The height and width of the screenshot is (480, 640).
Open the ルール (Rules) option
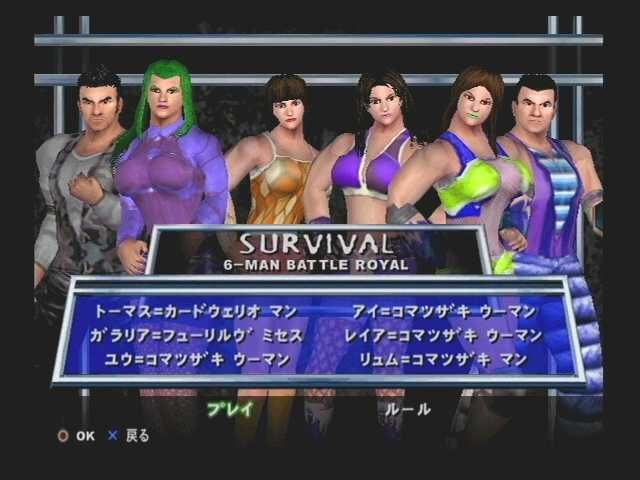[408, 408]
